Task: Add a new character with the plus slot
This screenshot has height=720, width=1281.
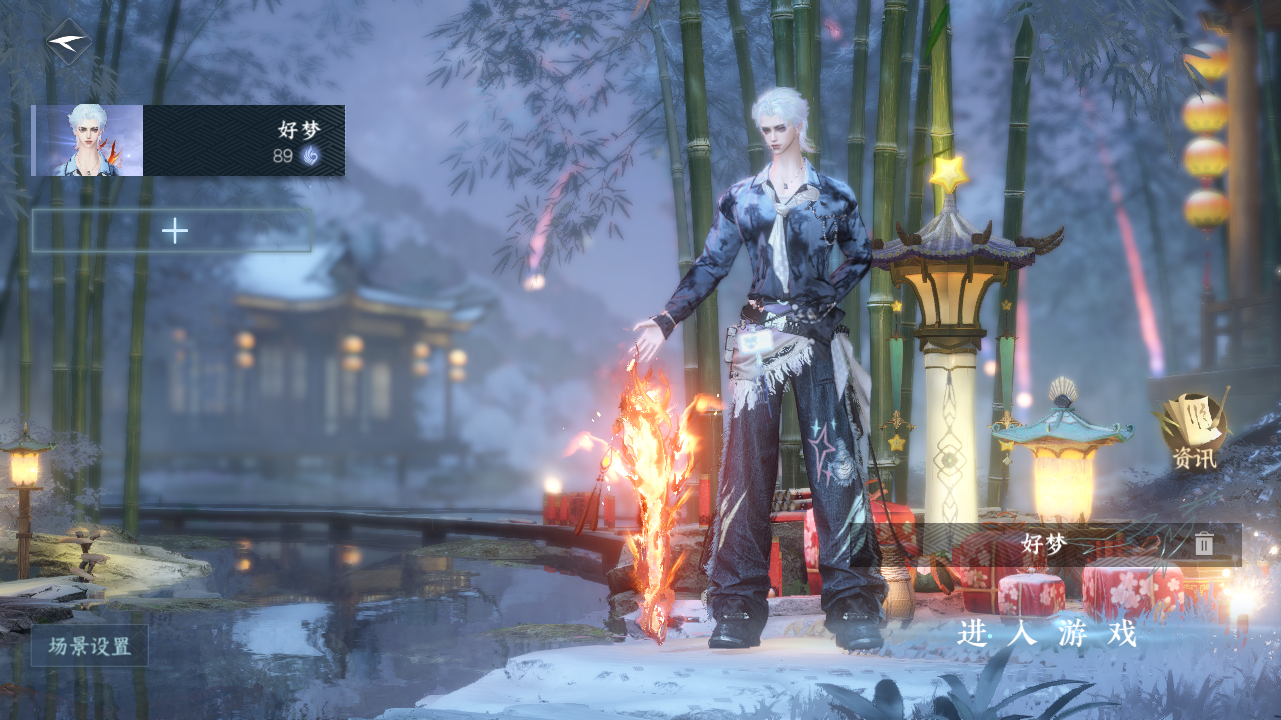Action: [173, 231]
